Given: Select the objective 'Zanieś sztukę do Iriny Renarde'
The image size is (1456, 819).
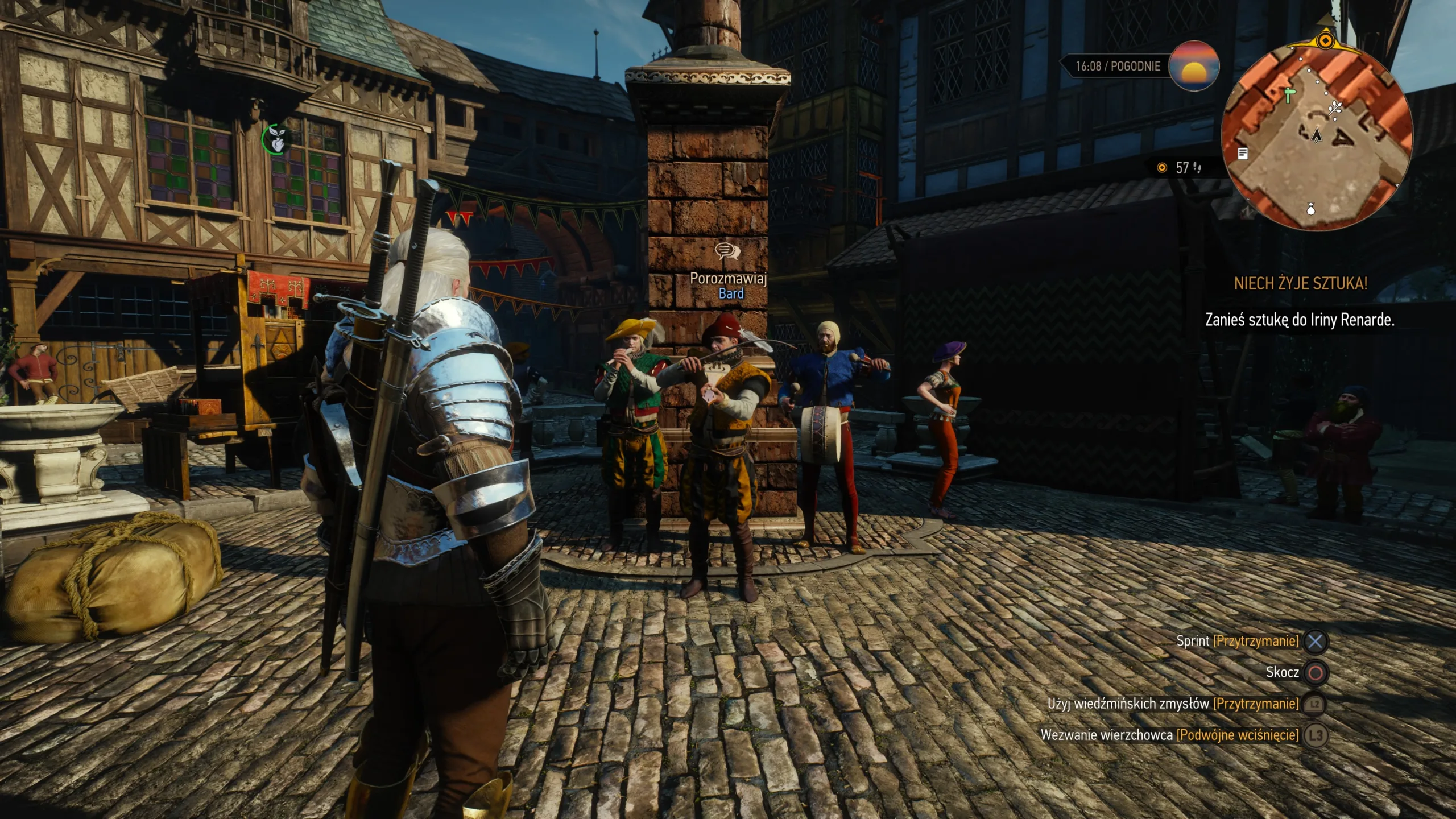Looking at the screenshot, I should click(x=1300, y=320).
